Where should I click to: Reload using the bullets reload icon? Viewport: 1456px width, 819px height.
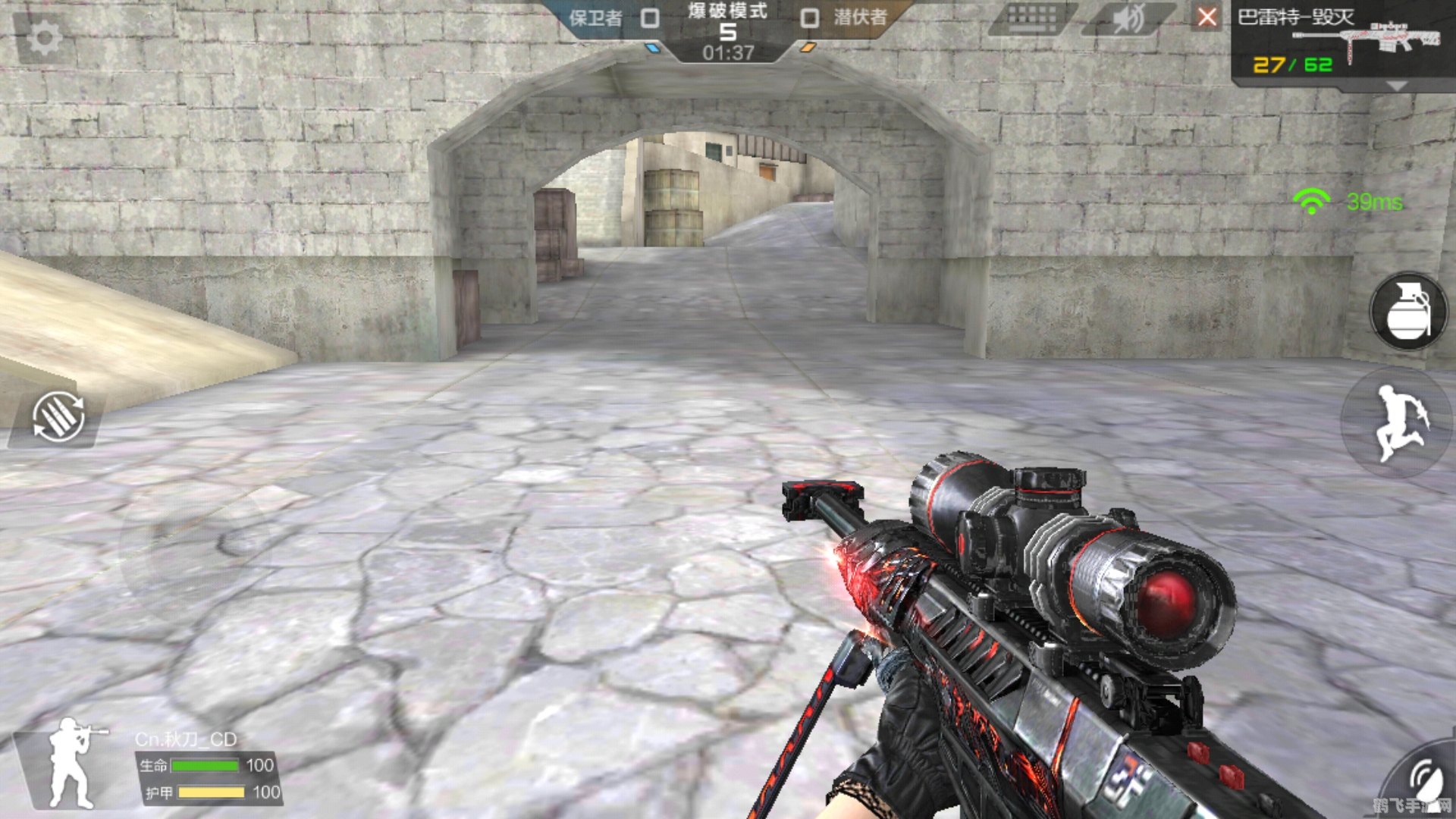[x=58, y=417]
